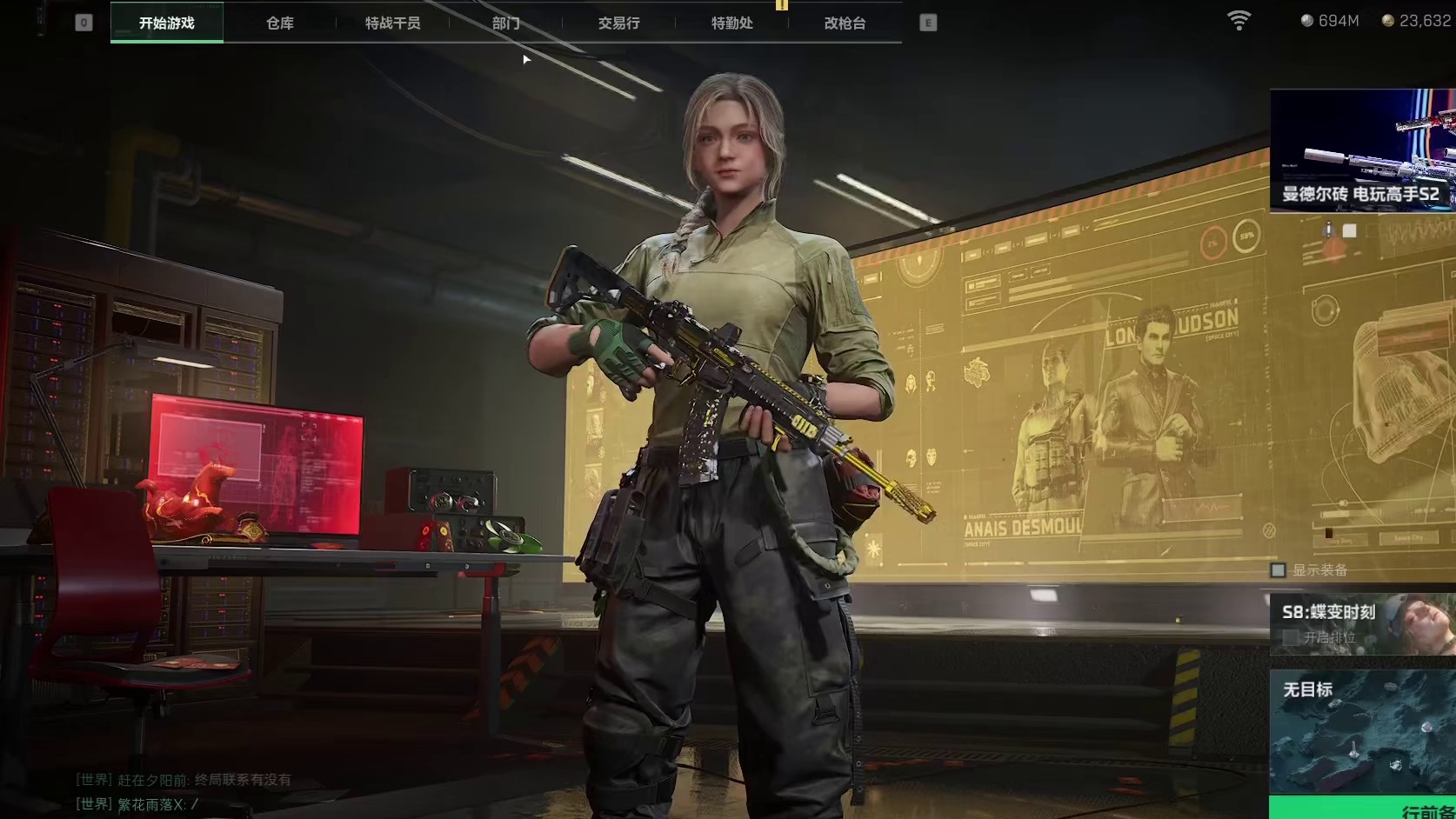This screenshot has width=1456, height=819.
Task: Select the 特战干员 operators tab
Action: coord(392,23)
